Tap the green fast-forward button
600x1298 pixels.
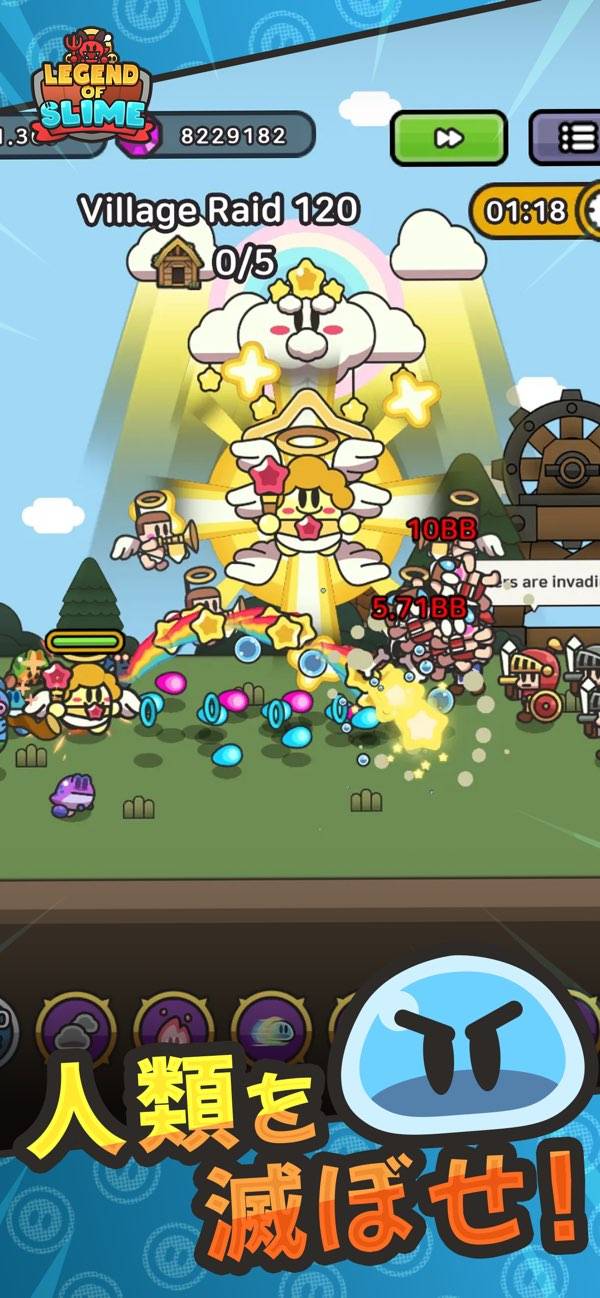[x=447, y=138]
